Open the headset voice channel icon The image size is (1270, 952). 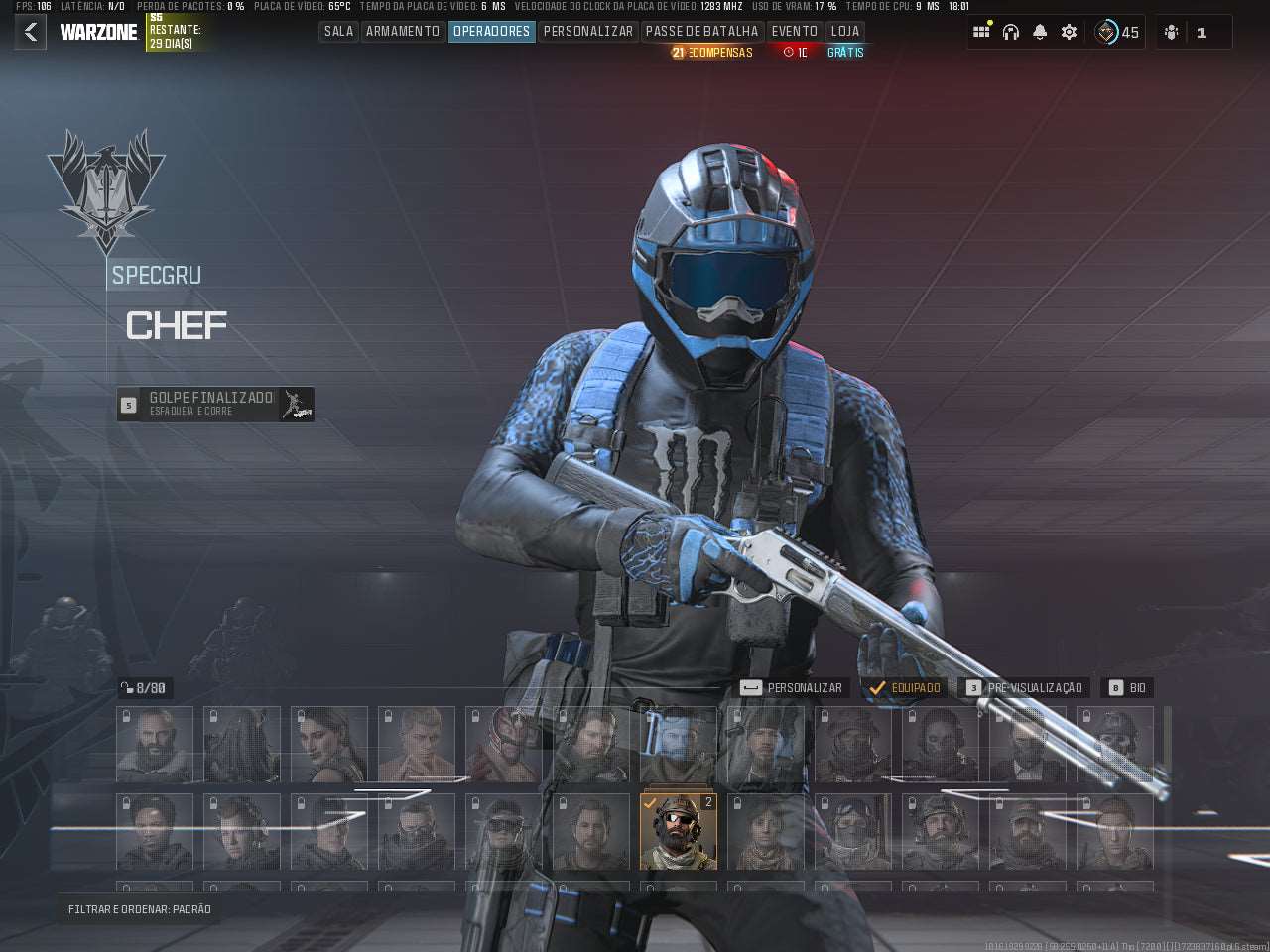pyautogui.click(x=1011, y=32)
